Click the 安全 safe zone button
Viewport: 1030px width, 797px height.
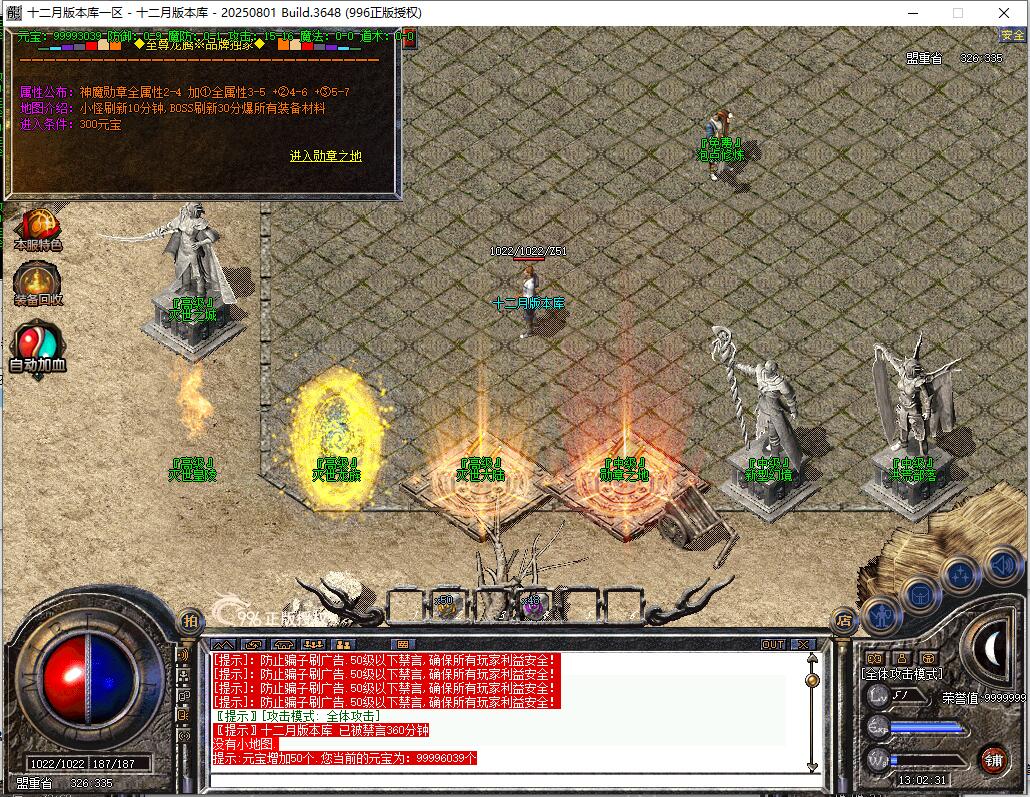tap(1012, 35)
